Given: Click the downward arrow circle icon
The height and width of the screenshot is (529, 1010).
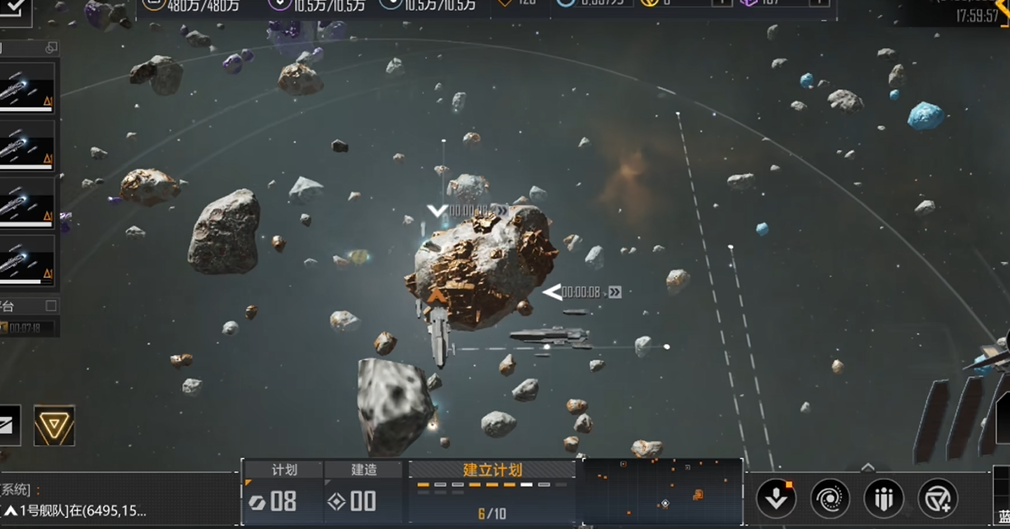Looking at the screenshot, I should pyautogui.click(x=776, y=497).
